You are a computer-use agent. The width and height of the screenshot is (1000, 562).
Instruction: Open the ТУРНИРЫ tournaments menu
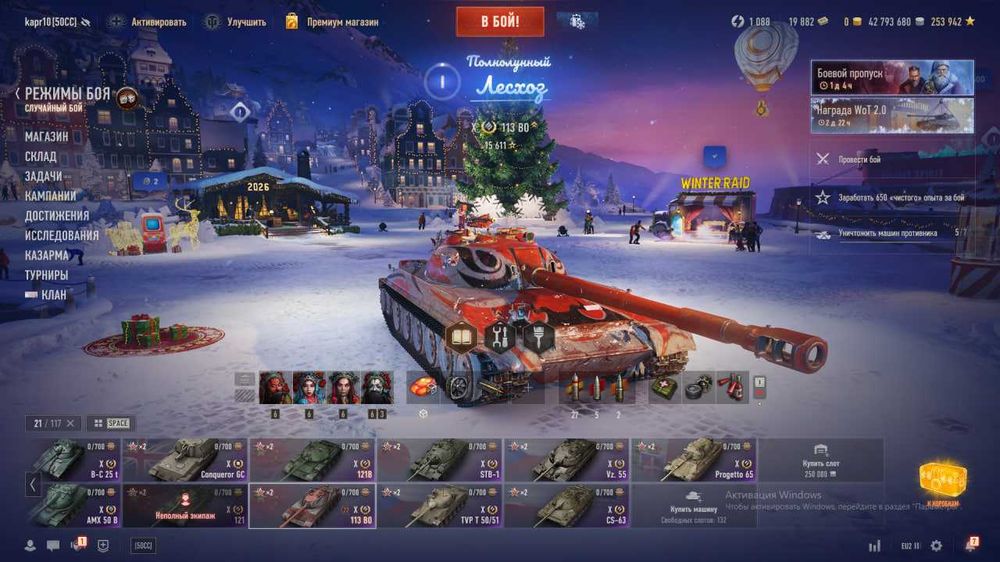(47, 275)
